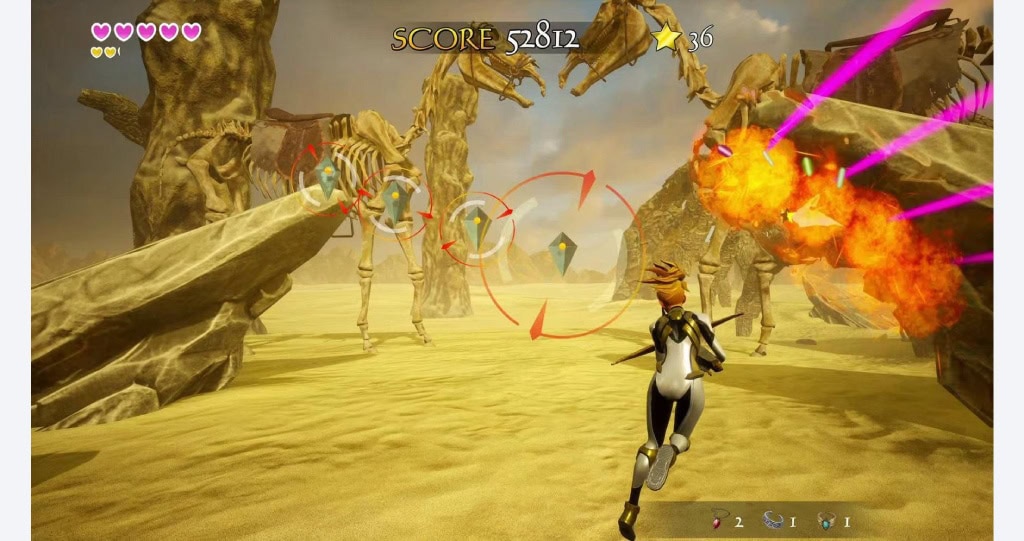The height and width of the screenshot is (541, 1024).
Task: Select the turquoise gem ring item
Action: coord(826,520)
